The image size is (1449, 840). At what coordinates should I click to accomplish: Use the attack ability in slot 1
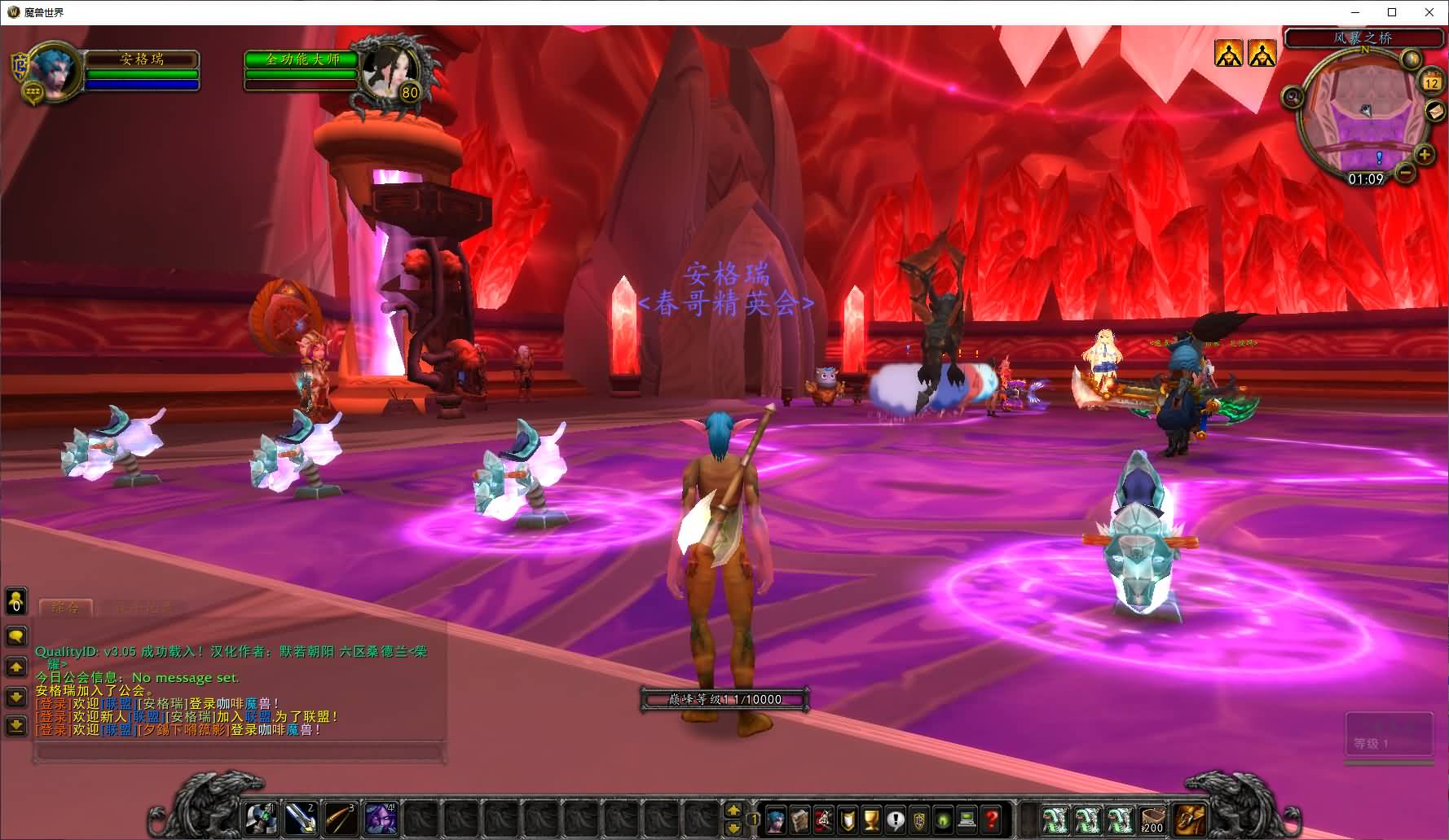point(261,818)
